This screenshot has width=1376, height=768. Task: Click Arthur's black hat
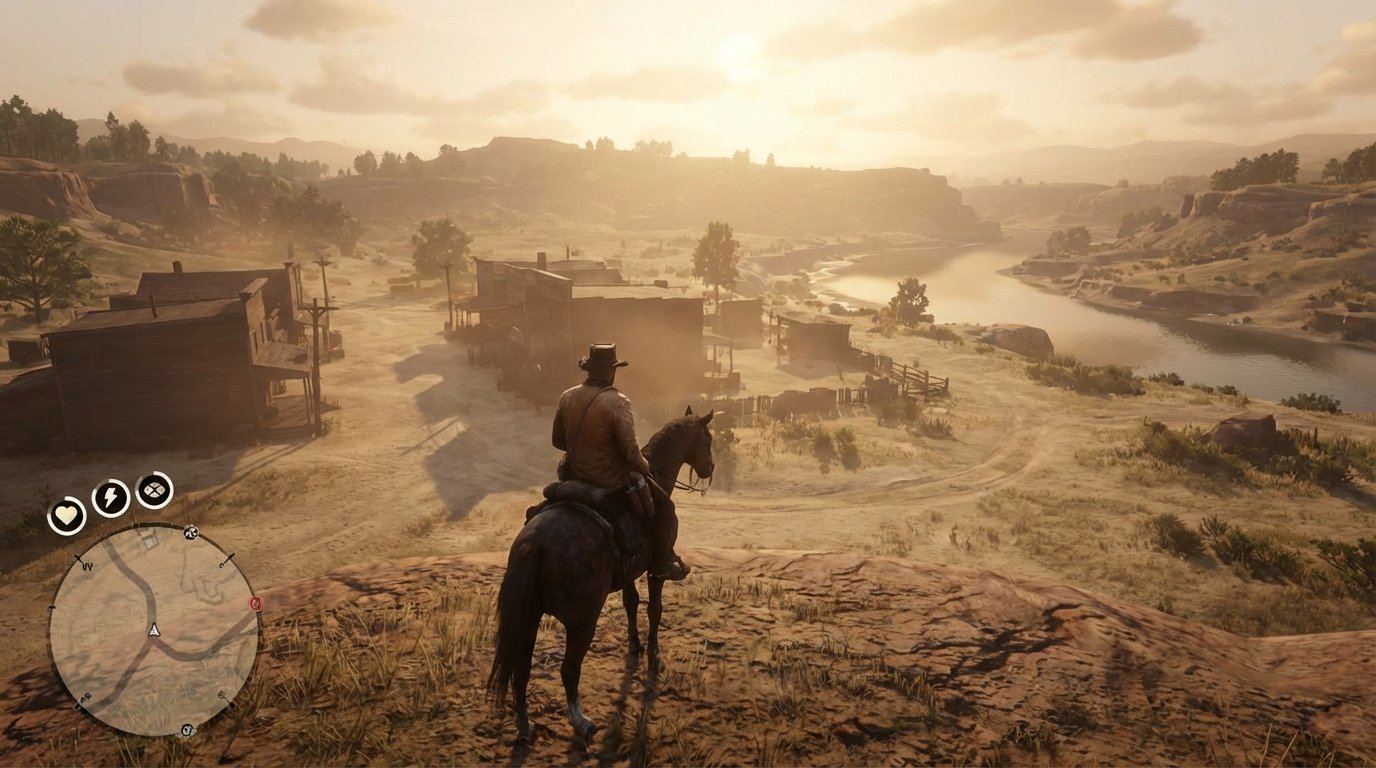pos(602,356)
